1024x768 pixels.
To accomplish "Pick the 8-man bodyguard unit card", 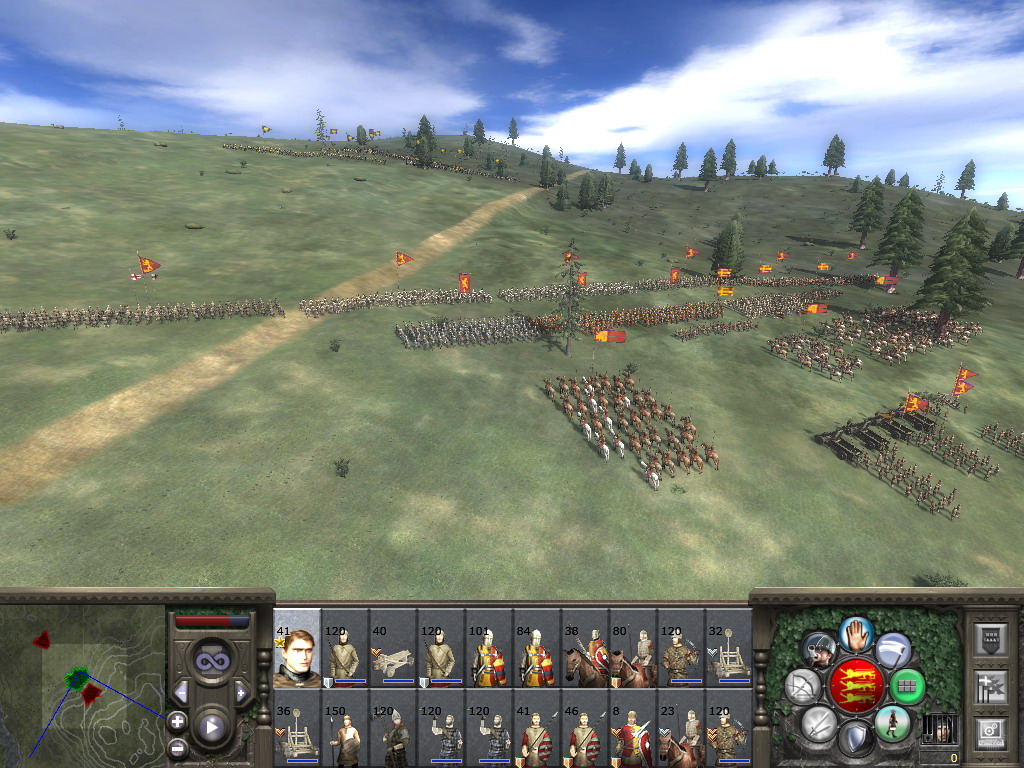I will 633,727.
